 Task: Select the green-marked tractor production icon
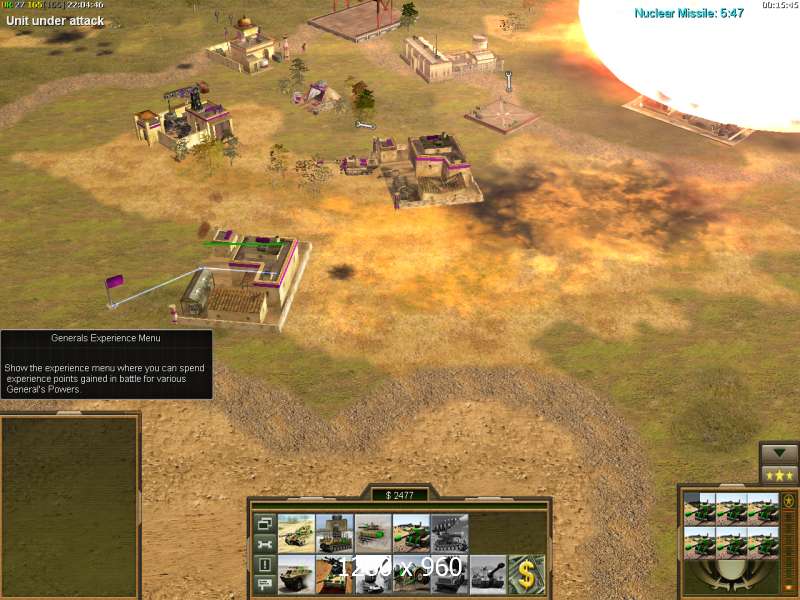pos(412,533)
